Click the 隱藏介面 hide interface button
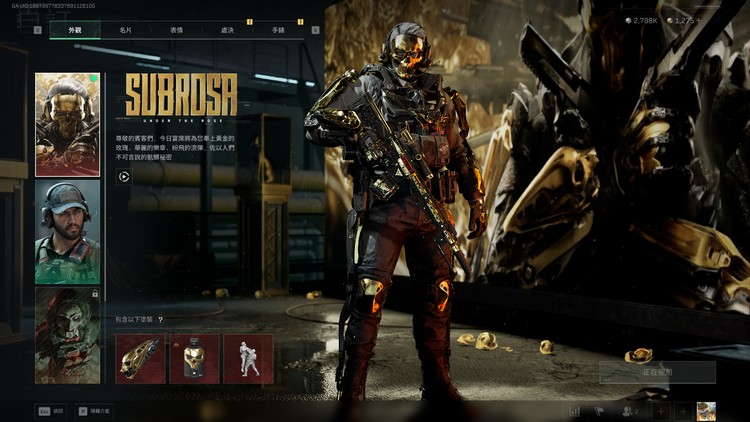This screenshot has height=422, width=750. pyautogui.click(x=92, y=410)
